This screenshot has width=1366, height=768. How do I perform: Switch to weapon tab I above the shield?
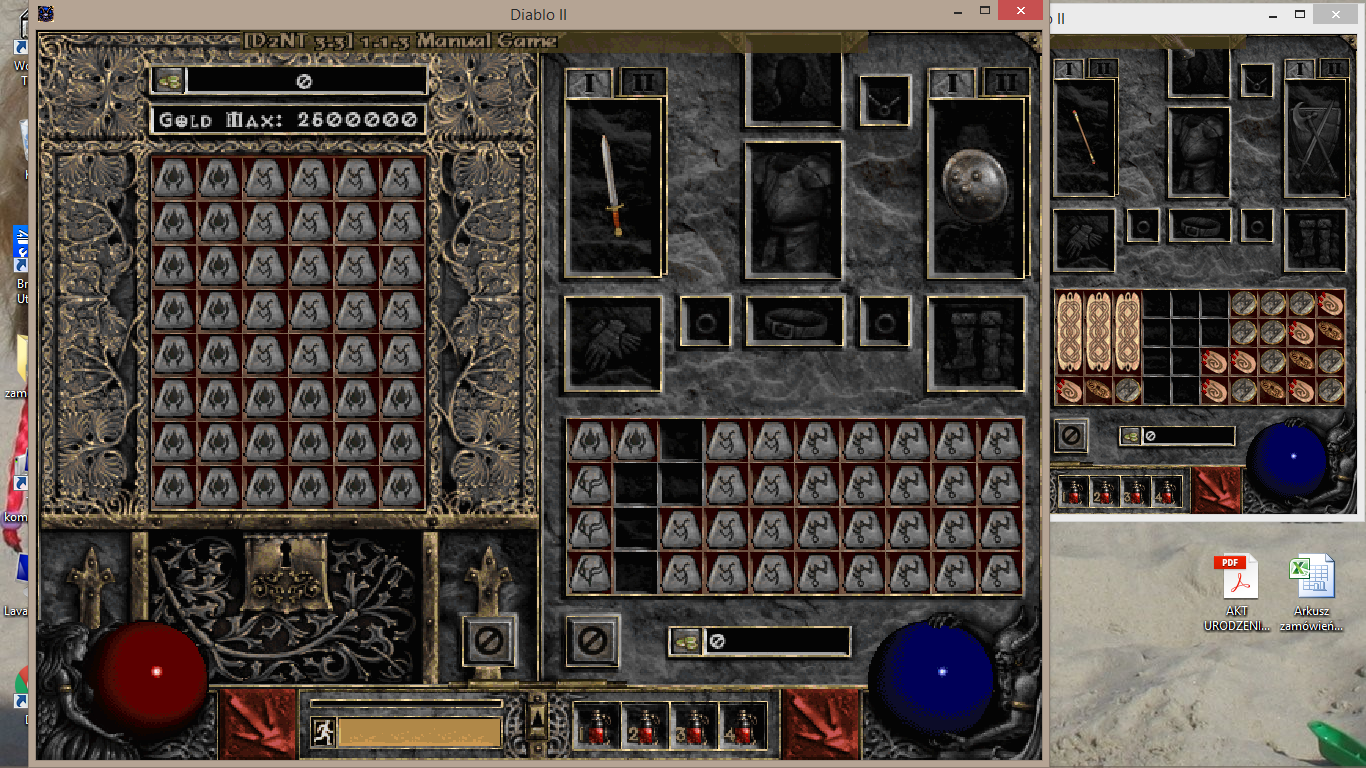click(x=951, y=84)
